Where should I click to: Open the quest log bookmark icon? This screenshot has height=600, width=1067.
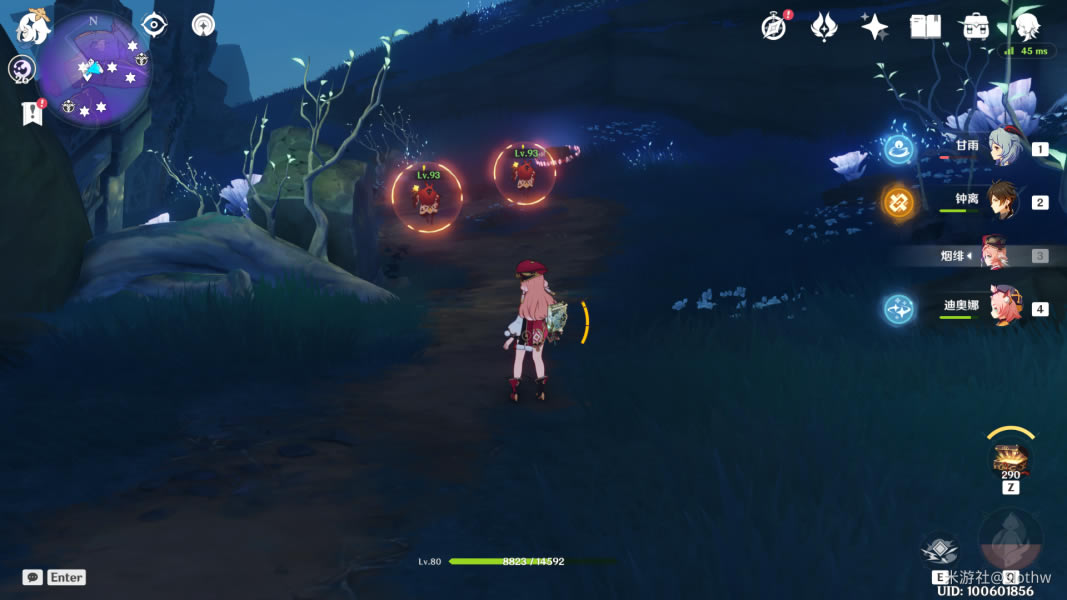click(x=32, y=113)
